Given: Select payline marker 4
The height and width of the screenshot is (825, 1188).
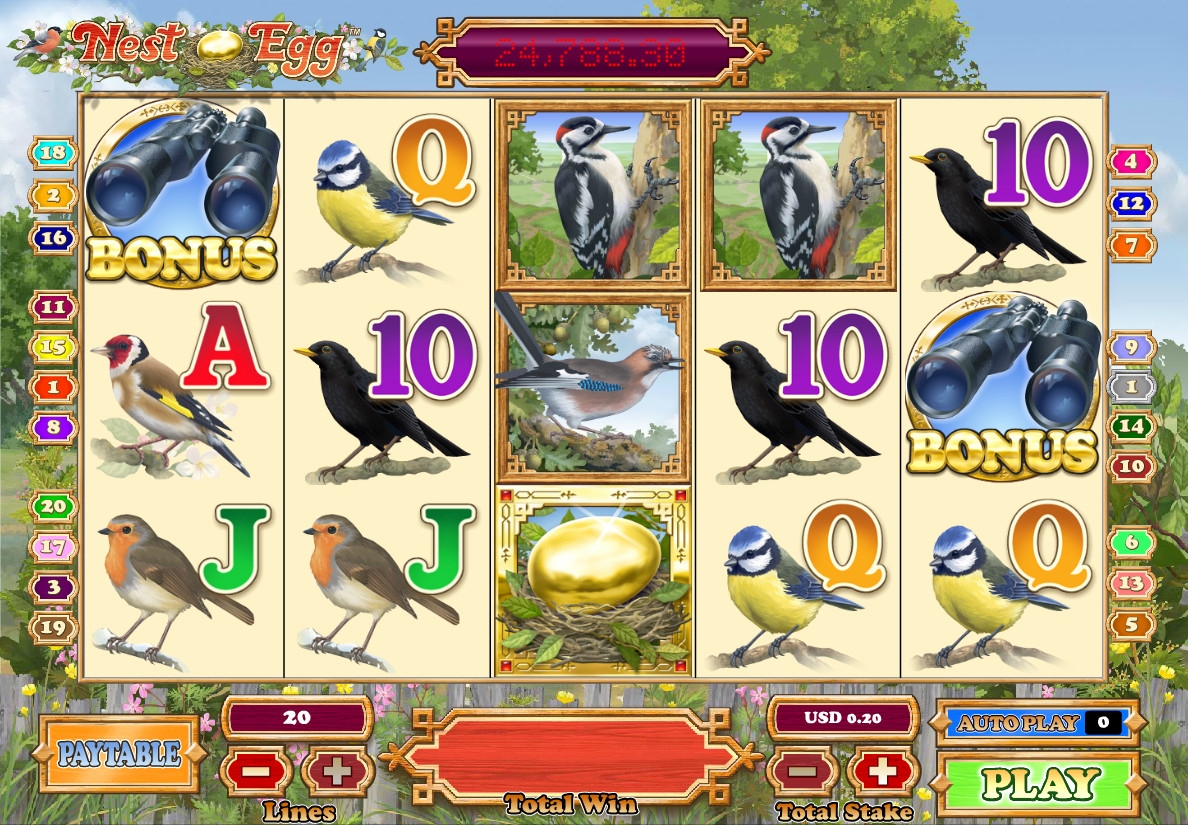Looking at the screenshot, I should point(1131,161).
